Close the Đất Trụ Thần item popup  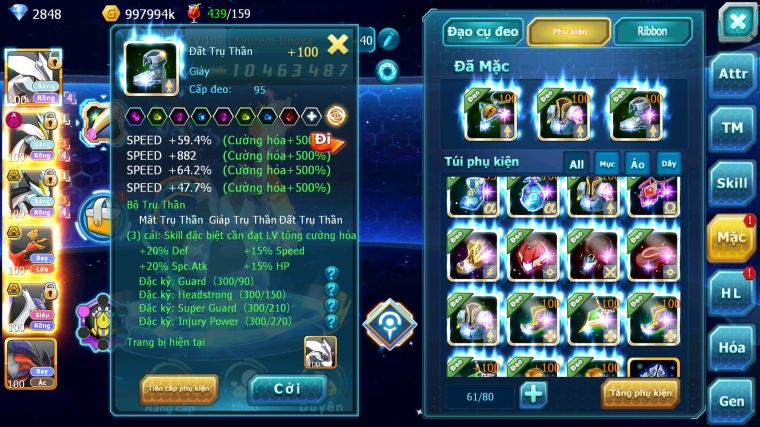pyautogui.click(x=338, y=44)
